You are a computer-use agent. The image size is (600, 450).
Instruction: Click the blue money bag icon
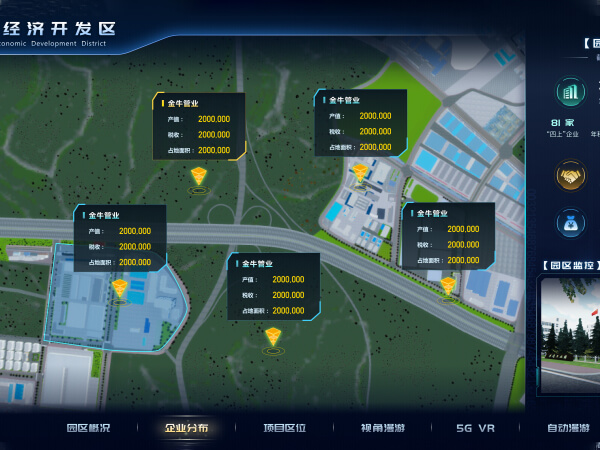point(571,223)
